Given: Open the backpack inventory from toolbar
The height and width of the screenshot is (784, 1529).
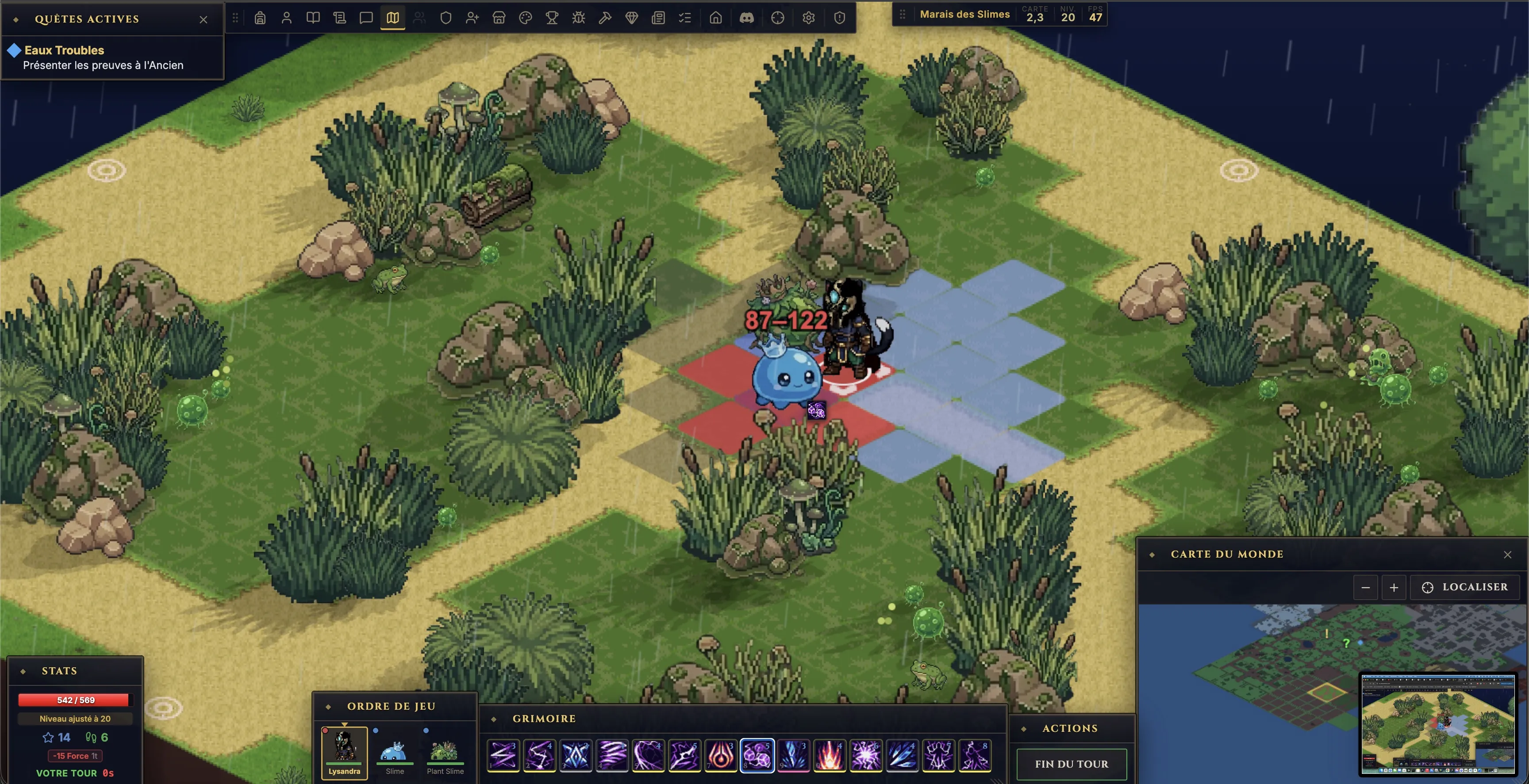Looking at the screenshot, I should tap(260, 18).
